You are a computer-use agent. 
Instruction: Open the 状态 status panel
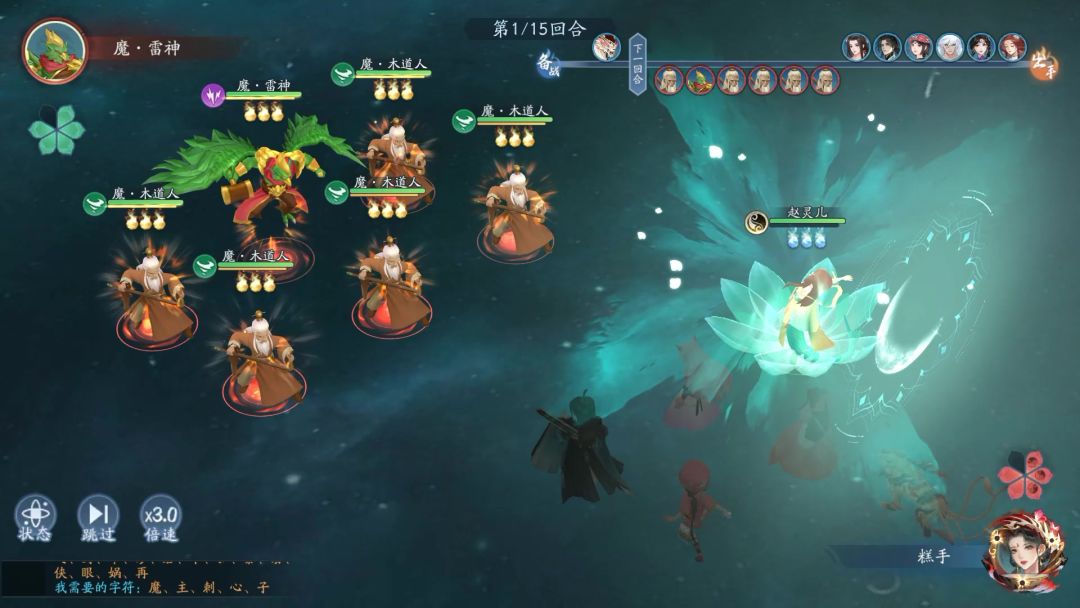(x=35, y=519)
